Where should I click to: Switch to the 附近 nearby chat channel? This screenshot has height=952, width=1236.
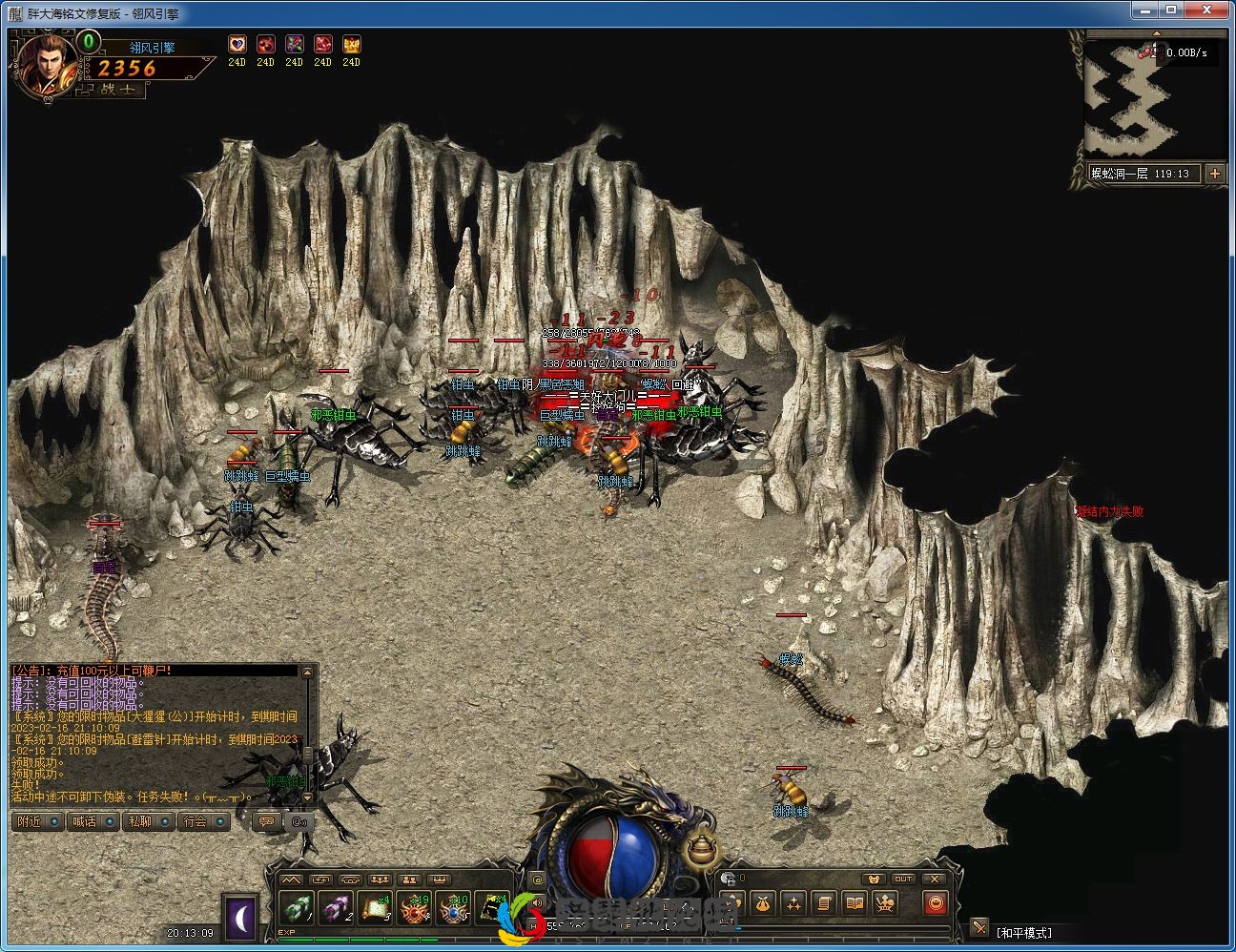pos(37,821)
